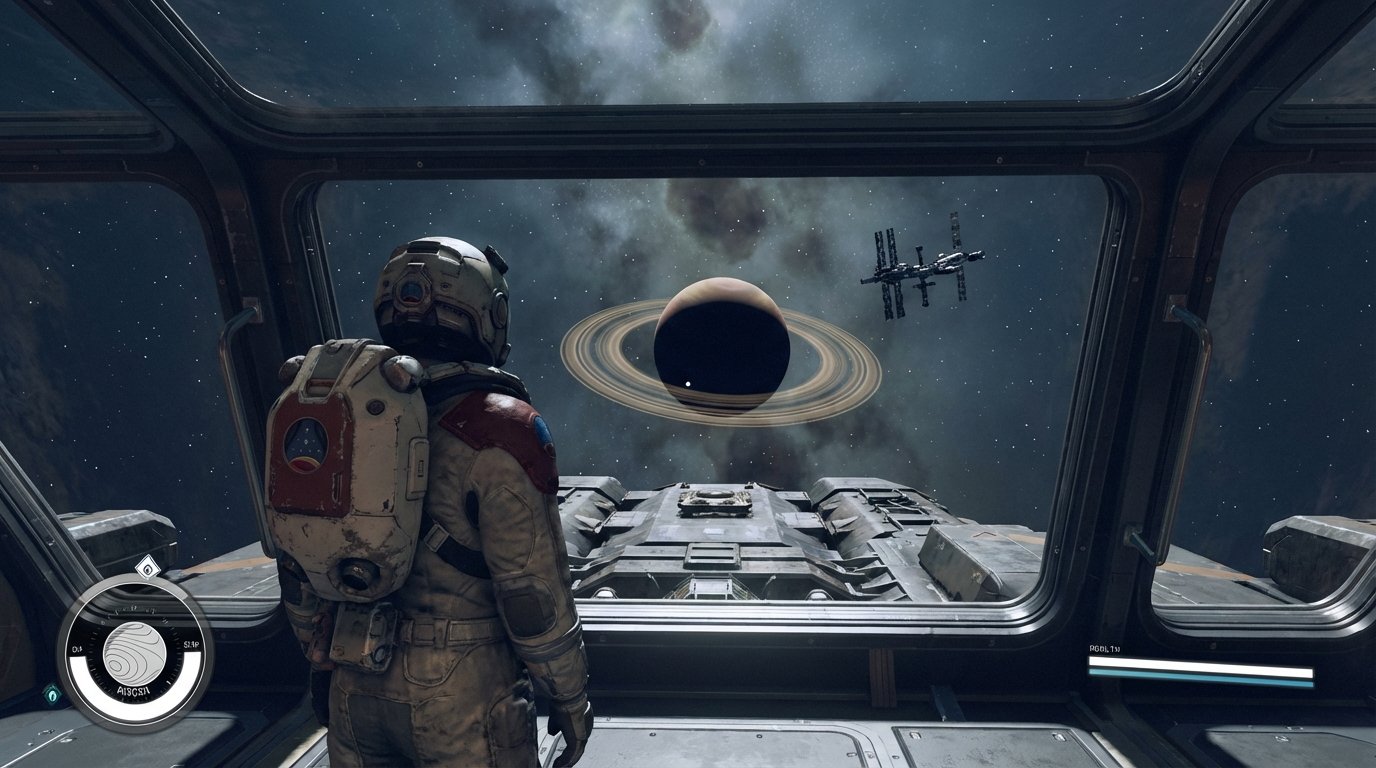Select the ASCSI label inside the scanner dial
Screen dimensions: 1376x768
[x=133, y=690]
